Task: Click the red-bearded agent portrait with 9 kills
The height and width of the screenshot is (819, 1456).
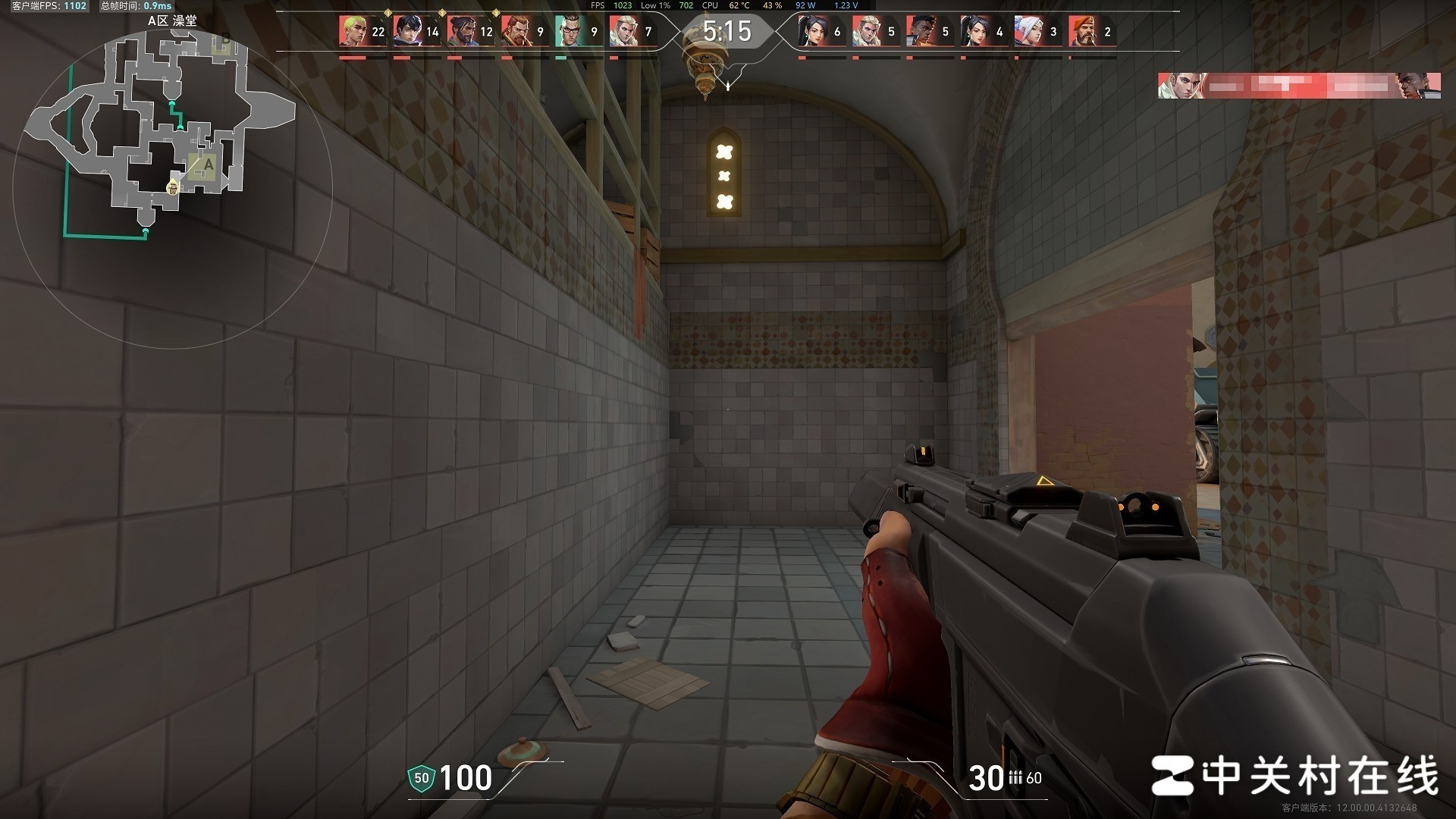Action: pos(515,32)
